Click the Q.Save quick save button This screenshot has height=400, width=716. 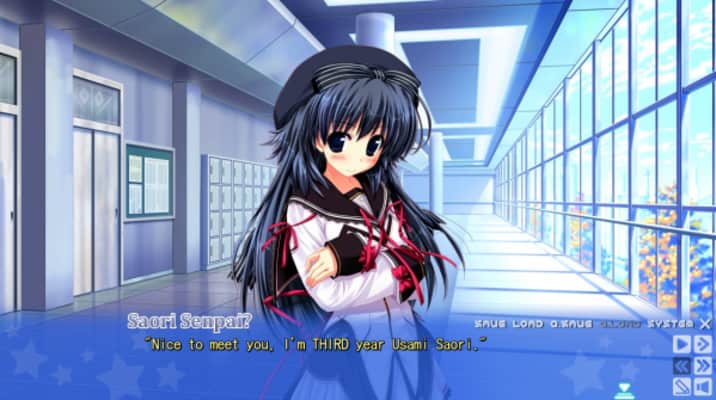coord(572,324)
